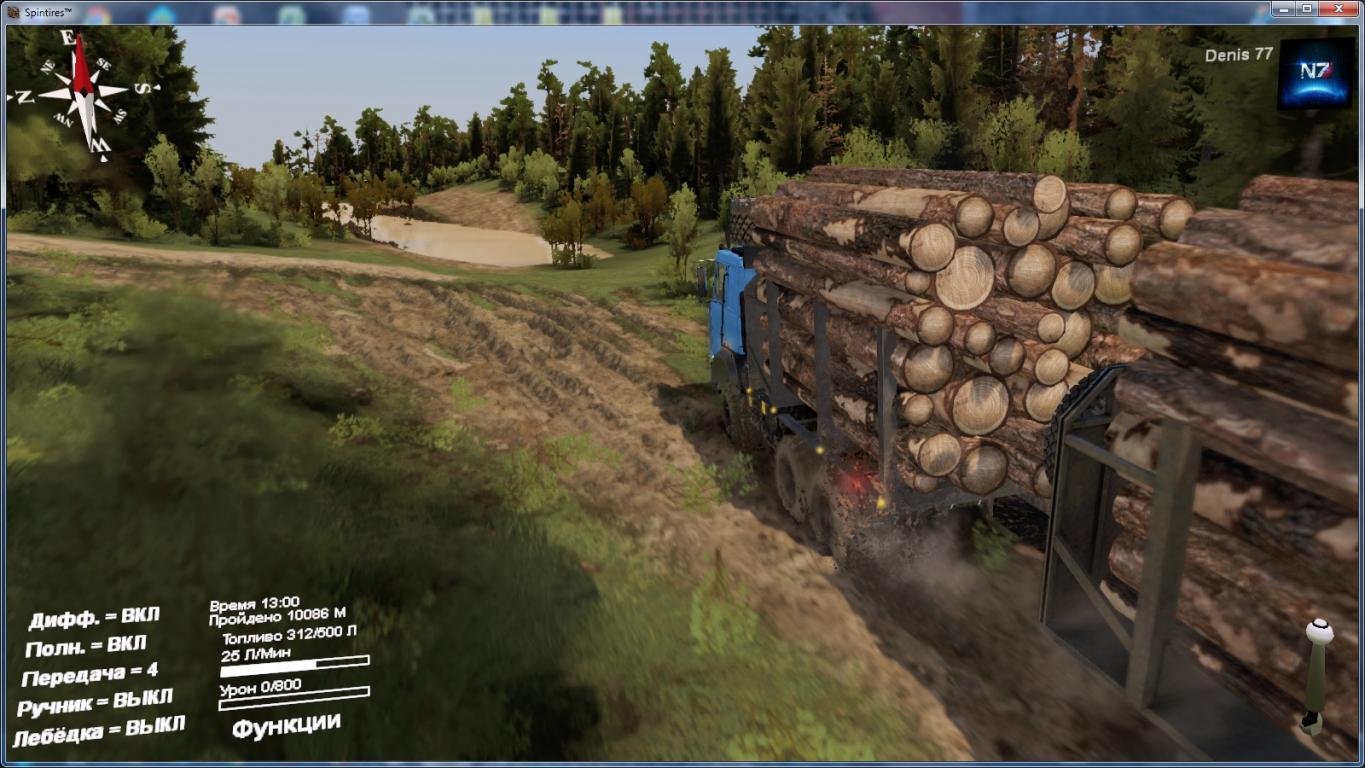This screenshot has width=1365, height=768.
Task: Close the Spintires window
Action: pos(1339,9)
